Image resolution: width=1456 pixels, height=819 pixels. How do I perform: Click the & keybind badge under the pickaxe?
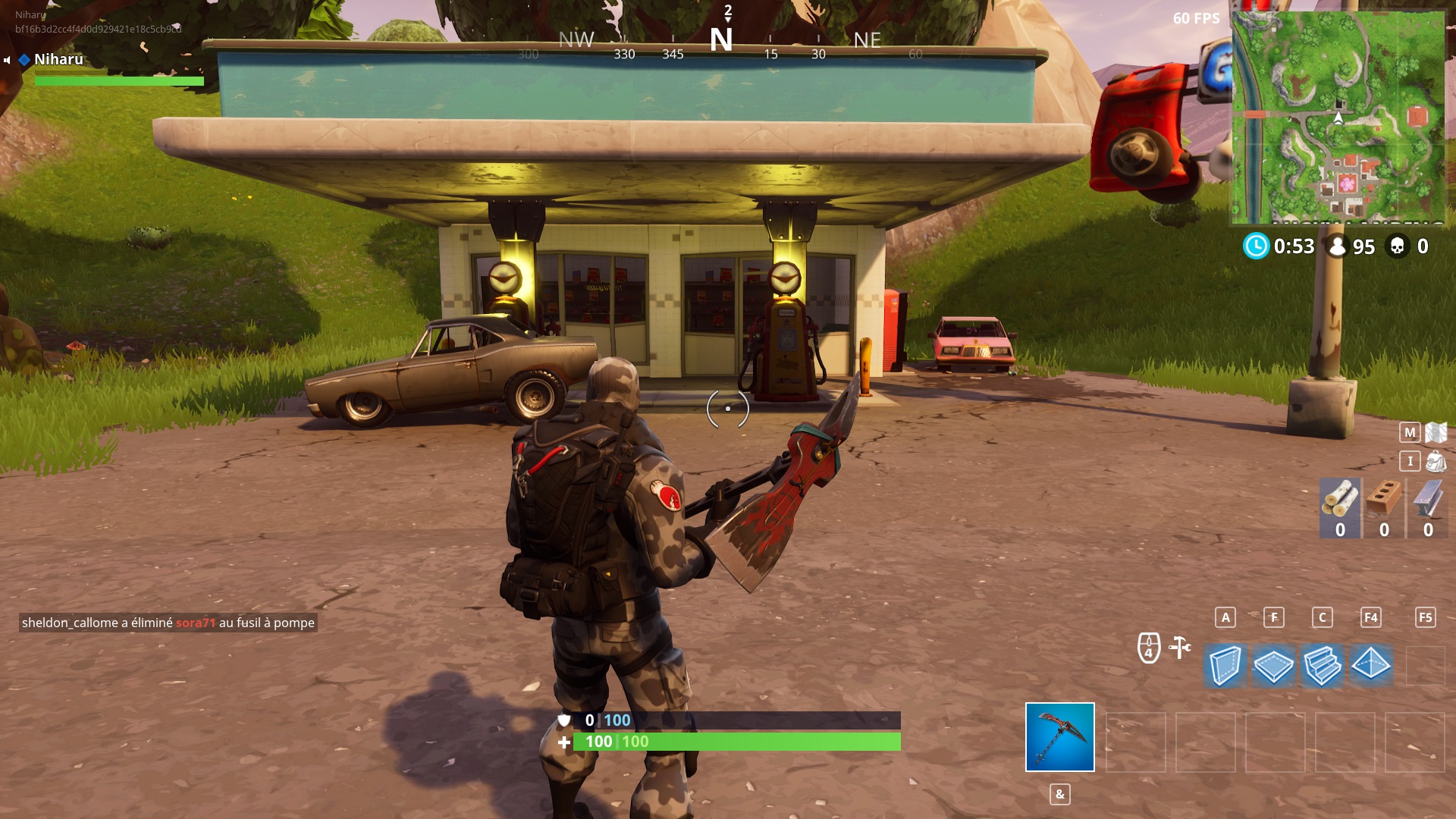1059,795
